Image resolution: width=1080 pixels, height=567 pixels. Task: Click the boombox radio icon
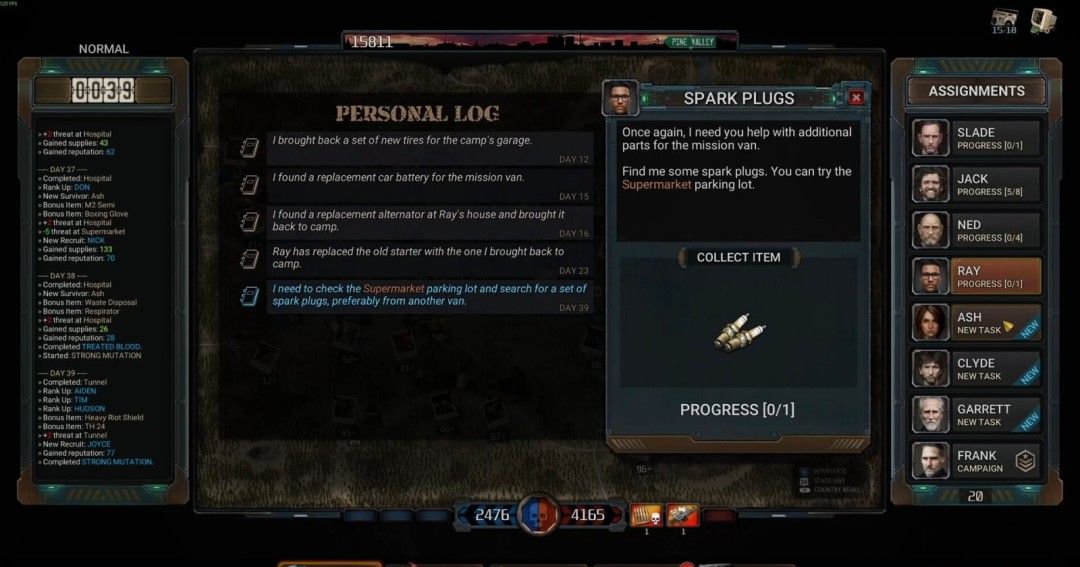[1005, 19]
